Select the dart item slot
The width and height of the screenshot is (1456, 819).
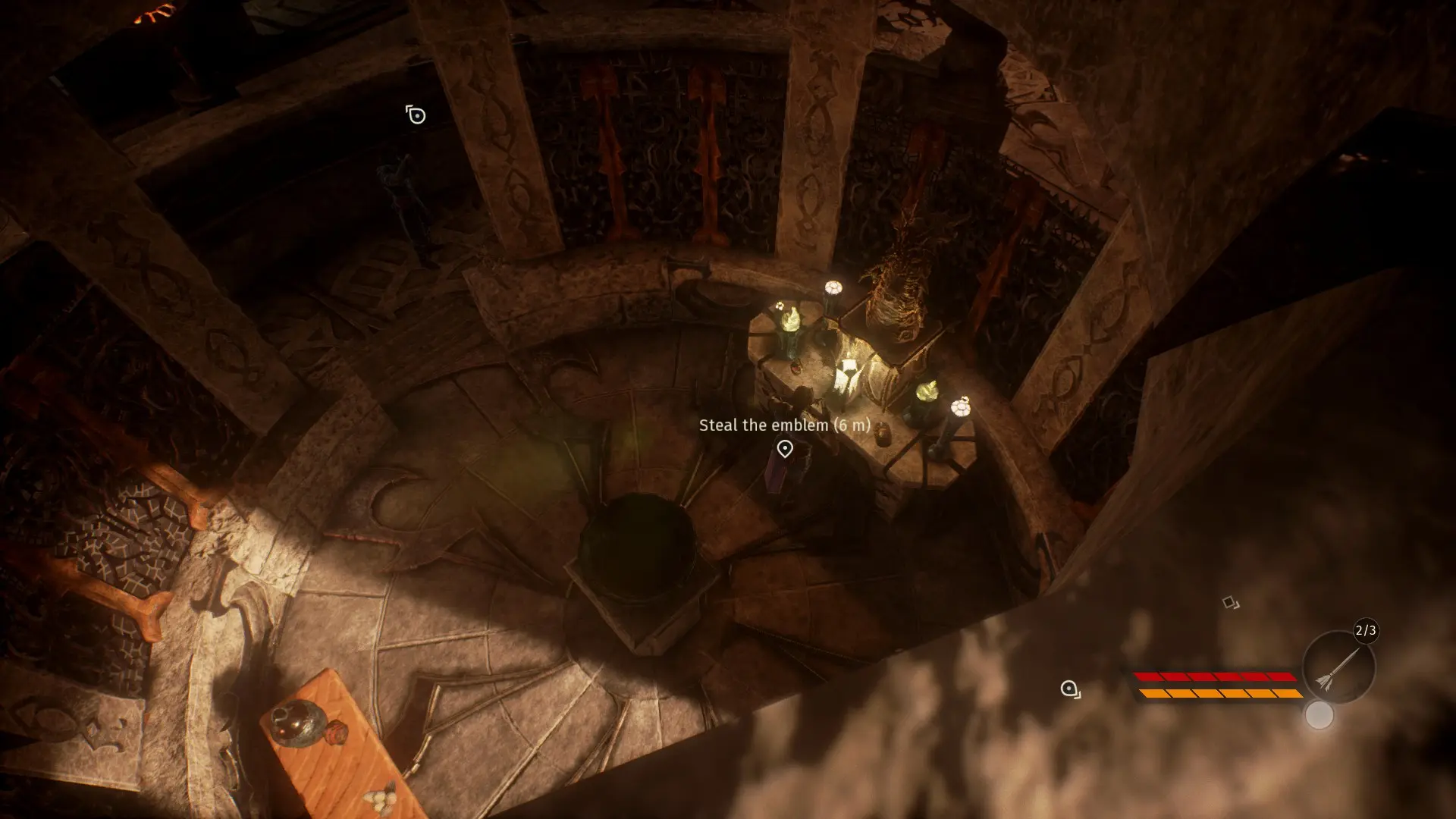point(1338,668)
